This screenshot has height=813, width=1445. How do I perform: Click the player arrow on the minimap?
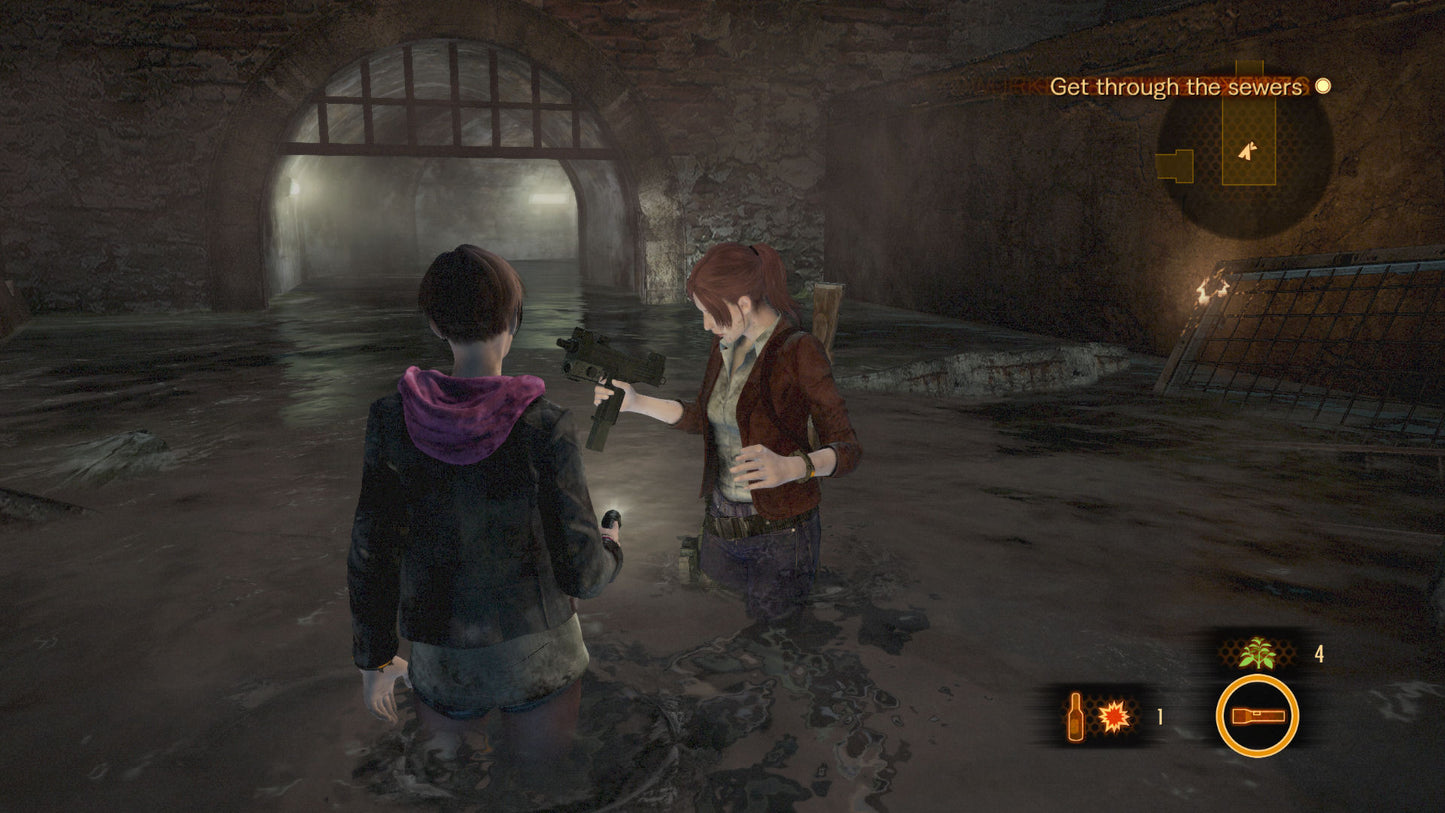(x=1247, y=150)
